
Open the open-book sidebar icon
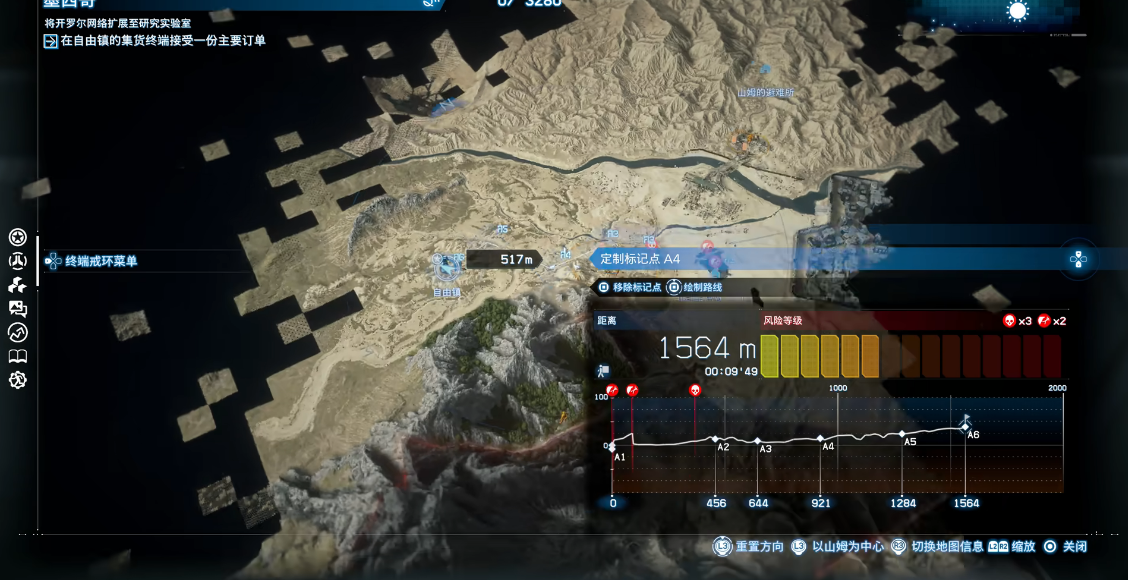[x=17, y=356]
